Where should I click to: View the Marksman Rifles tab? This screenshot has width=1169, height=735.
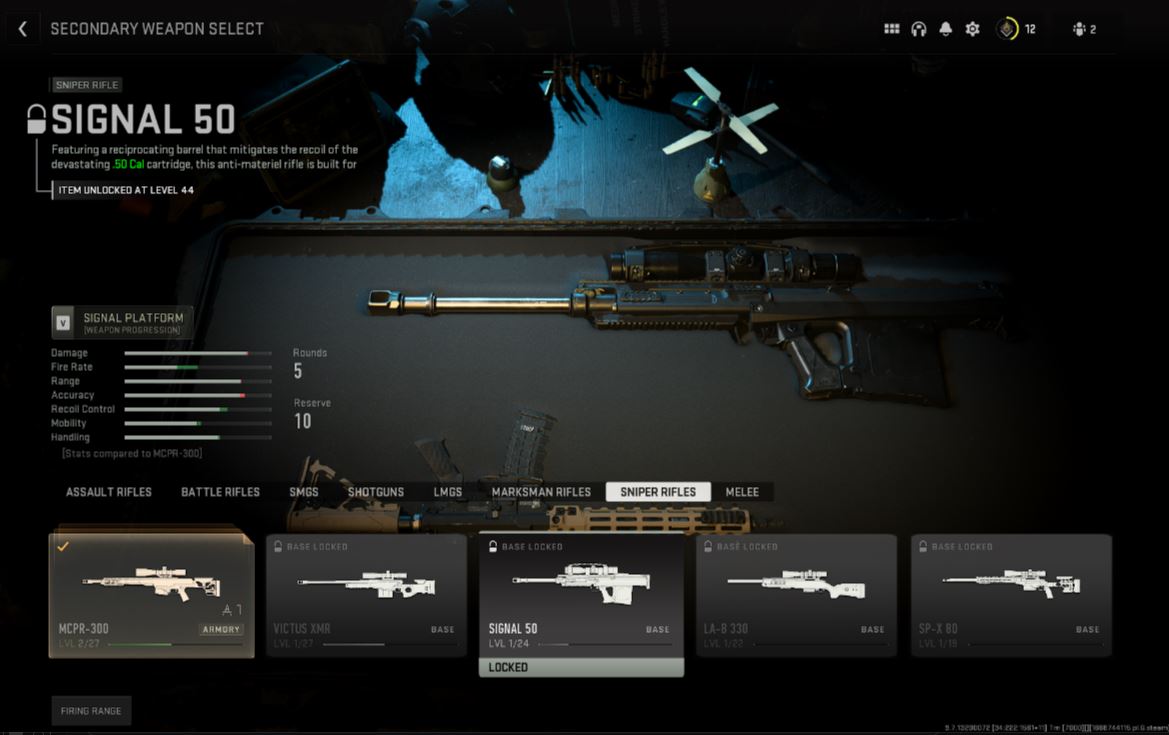click(x=541, y=492)
